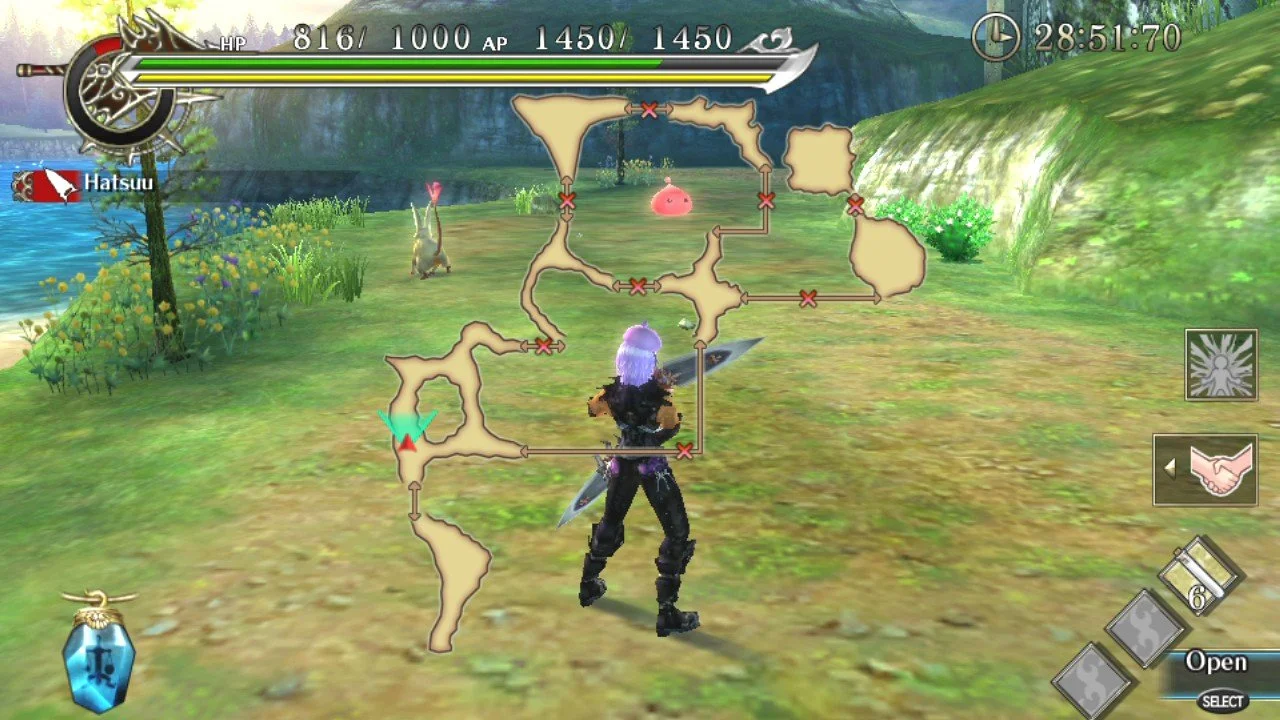Screen dimensions: 1280x720
Task: Expand the handshake panel via left arrow
Action: point(1171,470)
